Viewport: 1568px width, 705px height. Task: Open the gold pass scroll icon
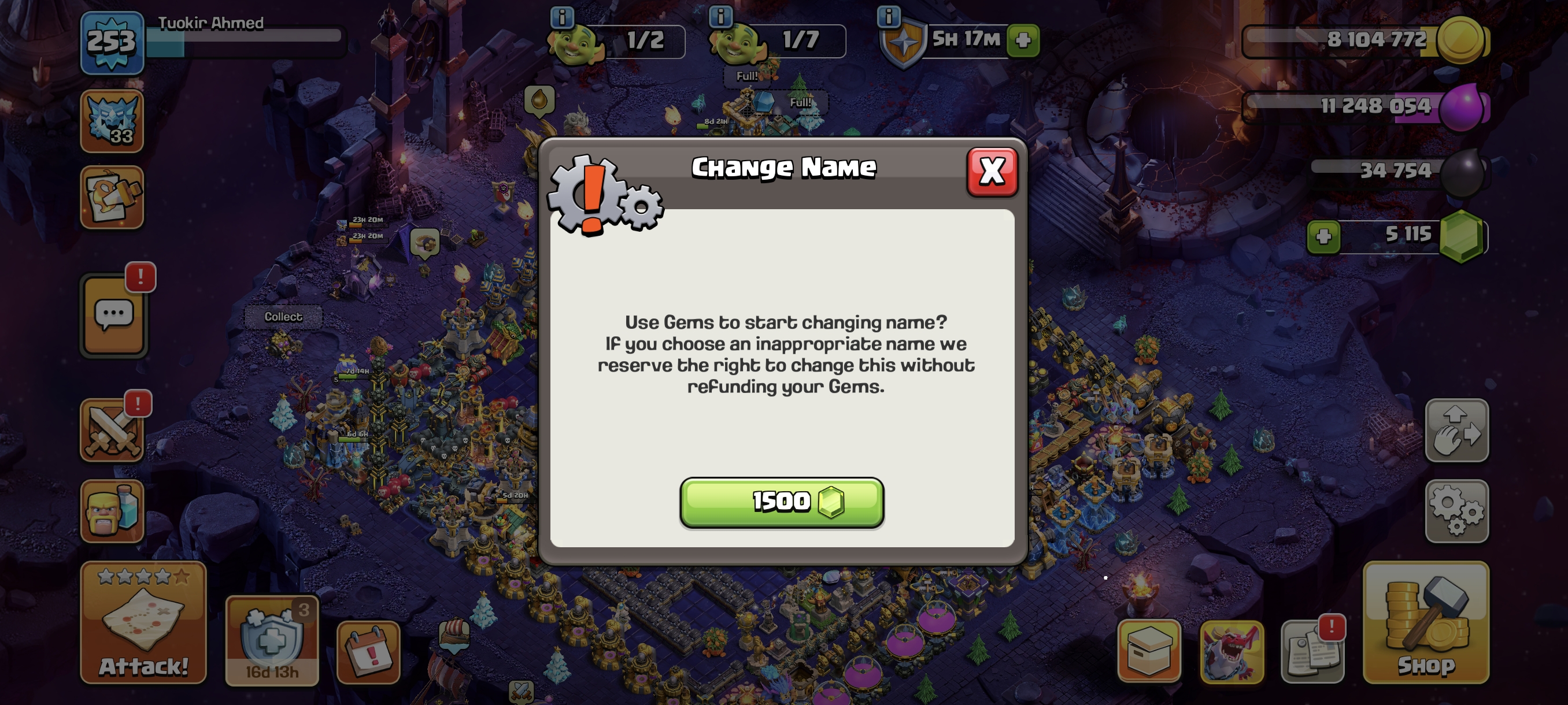(x=112, y=198)
